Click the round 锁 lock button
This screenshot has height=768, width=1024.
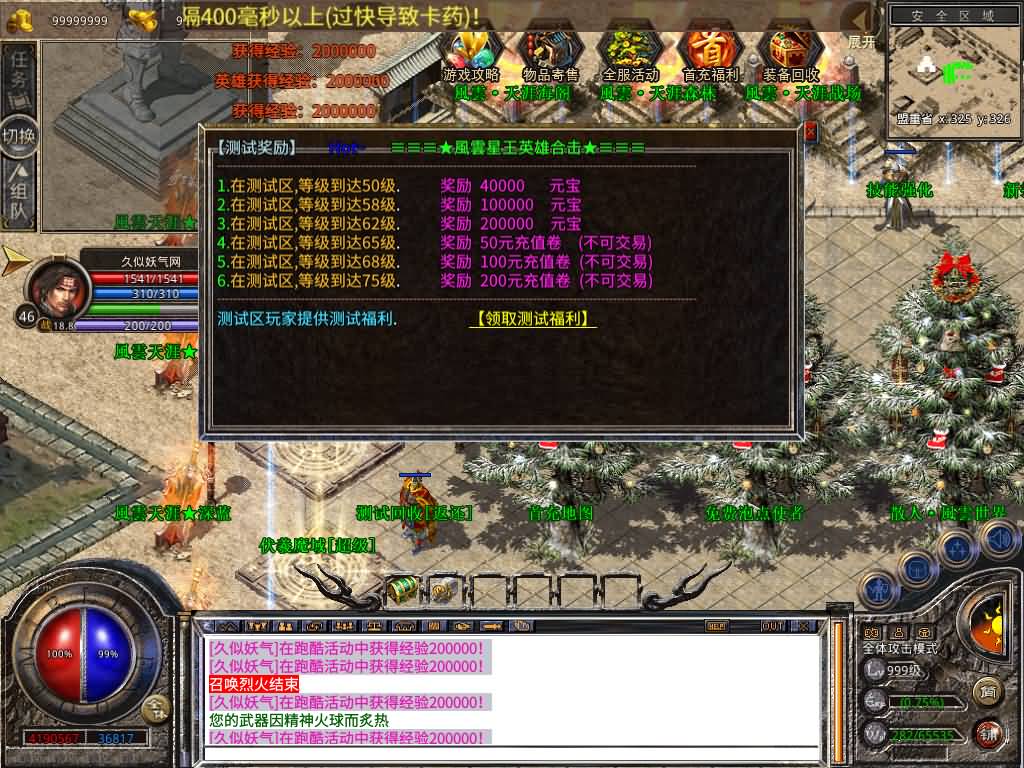988,732
